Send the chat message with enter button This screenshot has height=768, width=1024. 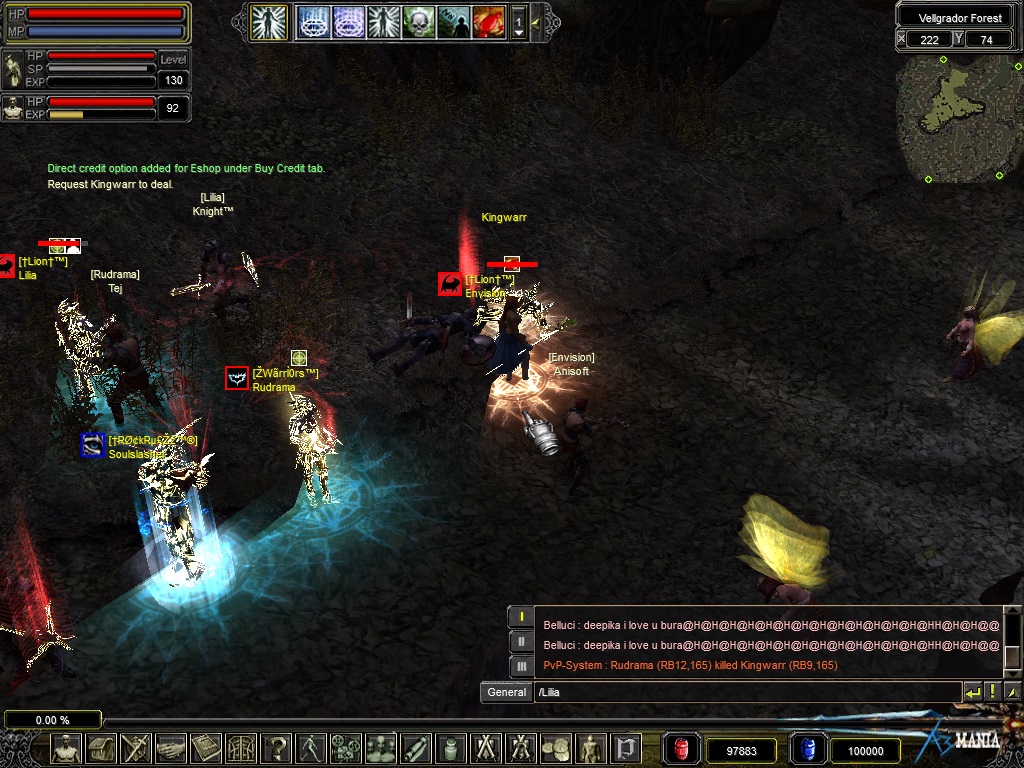pyautogui.click(x=972, y=692)
